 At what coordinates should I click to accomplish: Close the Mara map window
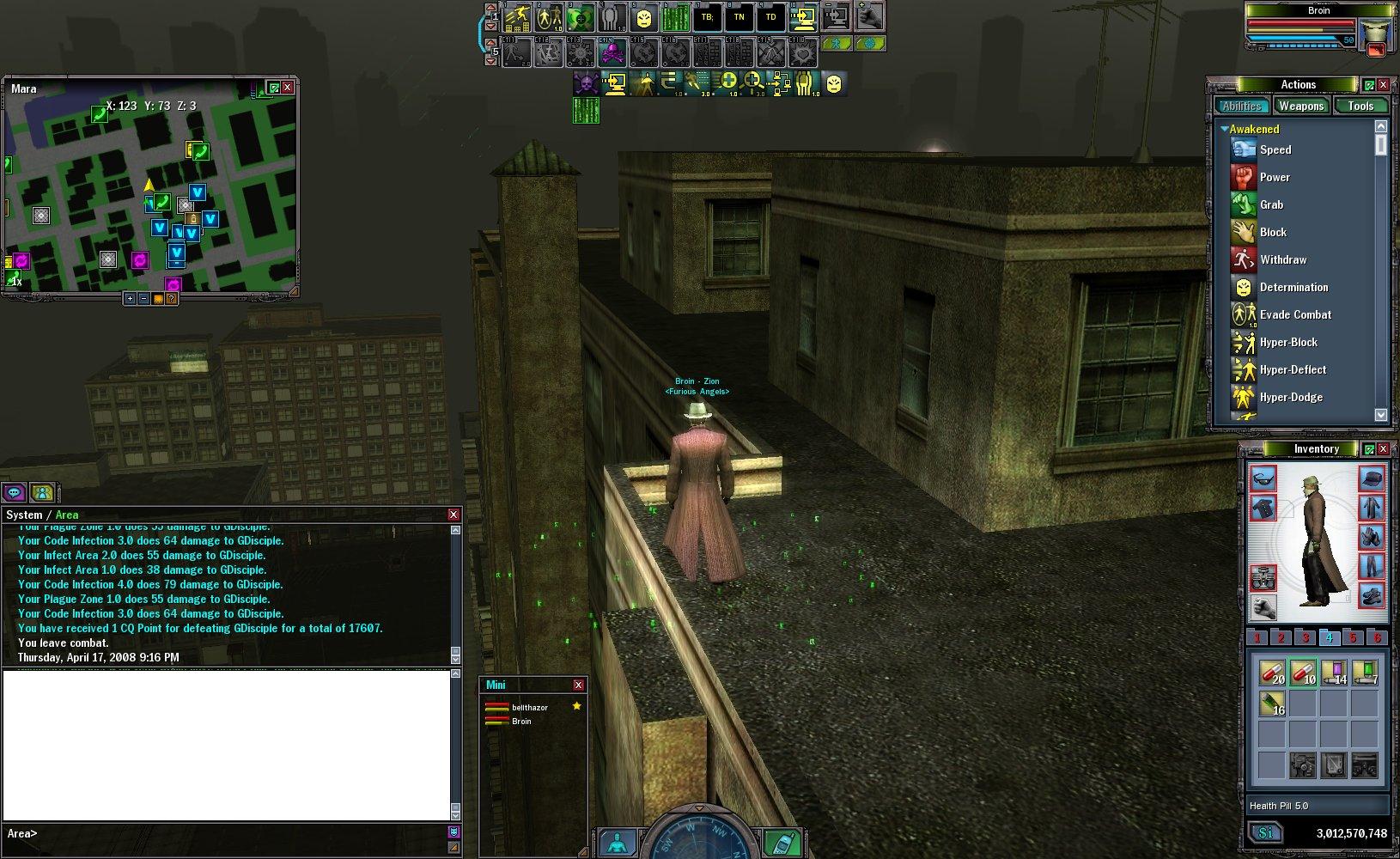[288, 87]
